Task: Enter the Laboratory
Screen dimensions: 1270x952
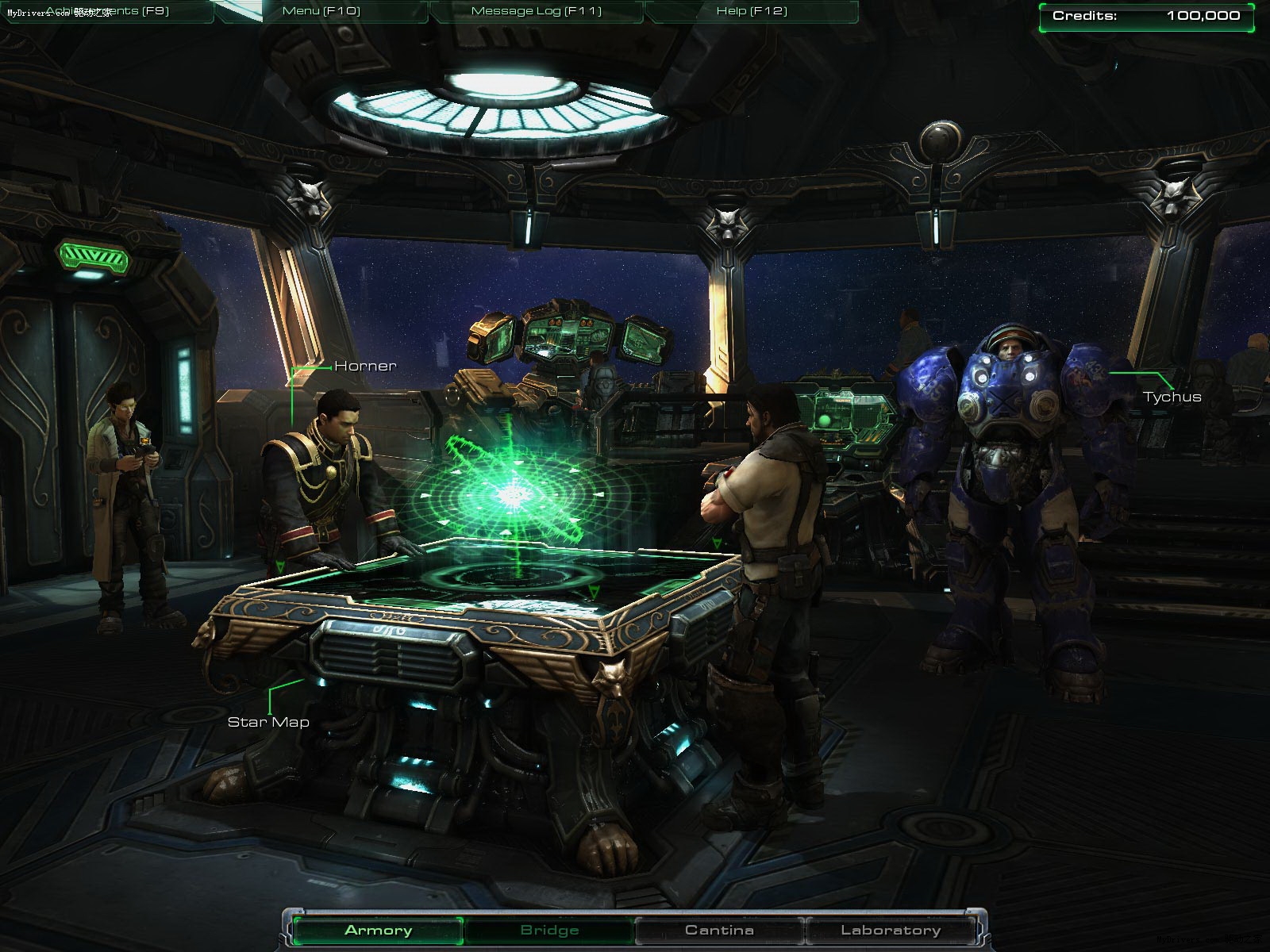Action: pyautogui.click(x=891, y=930)
